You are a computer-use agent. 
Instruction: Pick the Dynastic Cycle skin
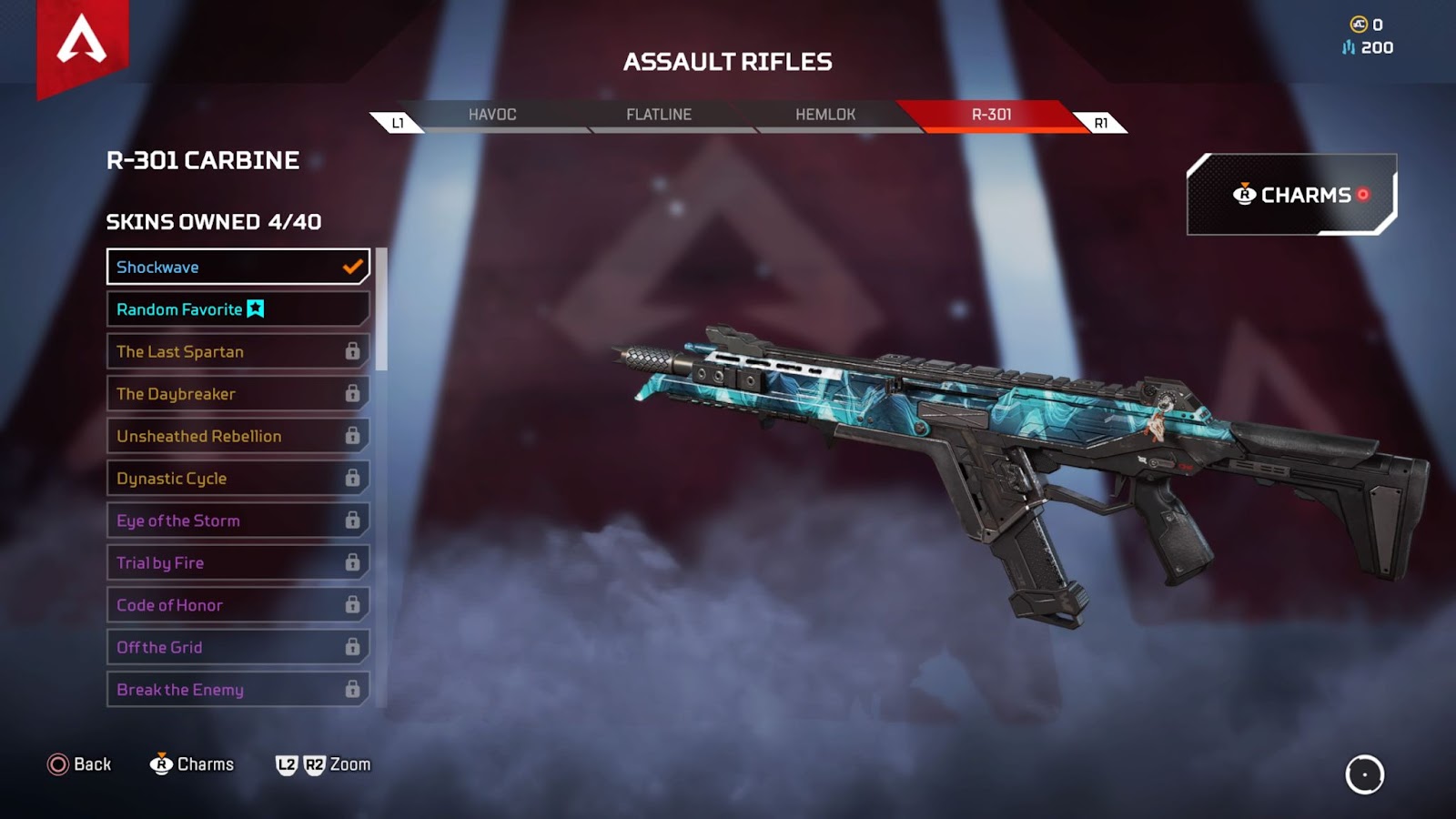238,479
